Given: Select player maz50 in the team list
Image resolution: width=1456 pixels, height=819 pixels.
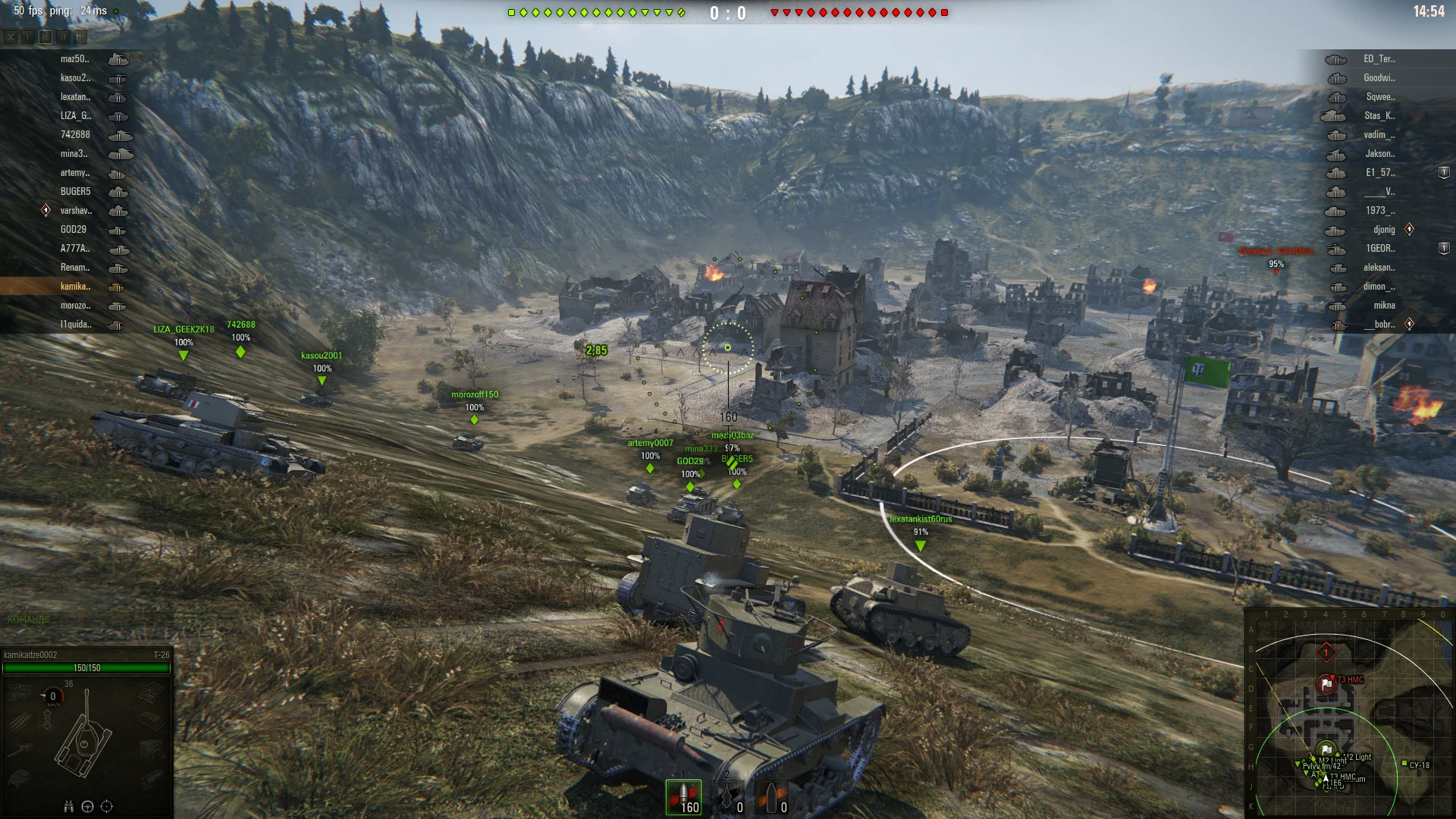Looking at the screenshot, I should [74, 59].
